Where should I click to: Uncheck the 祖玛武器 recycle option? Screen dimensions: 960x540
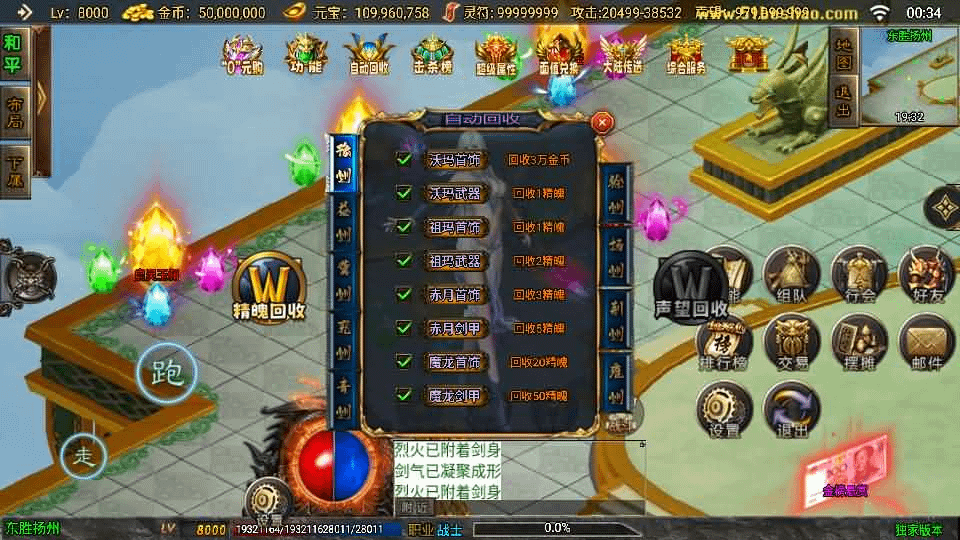coord(404,260)
